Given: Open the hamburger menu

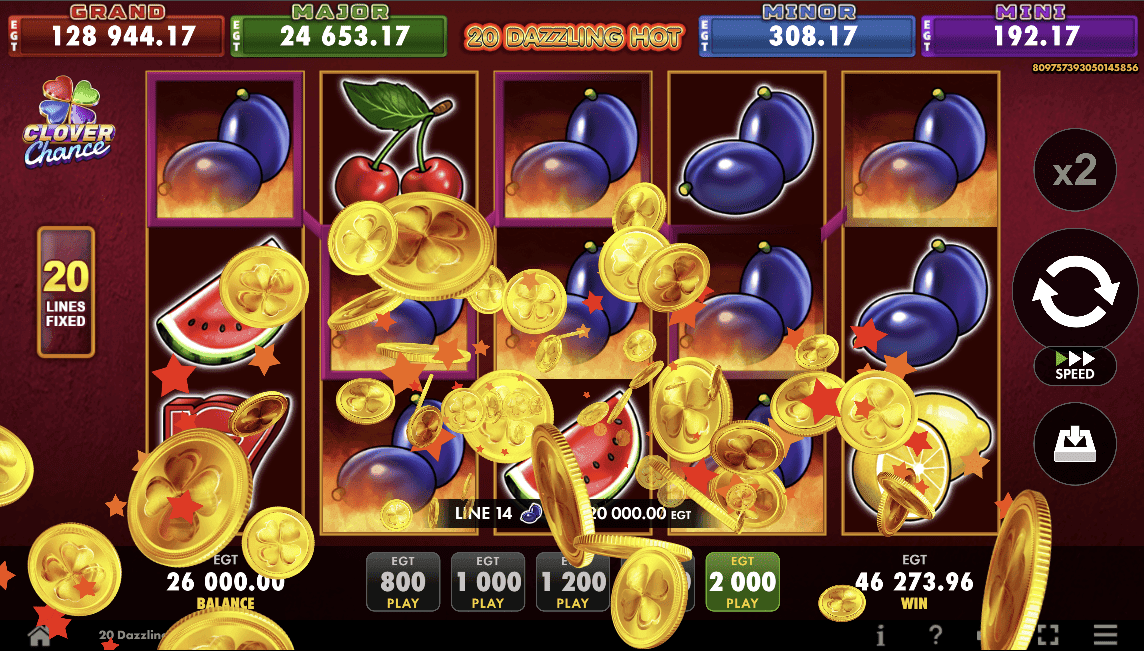Looking at the screenshot, I should point(1105,635).
